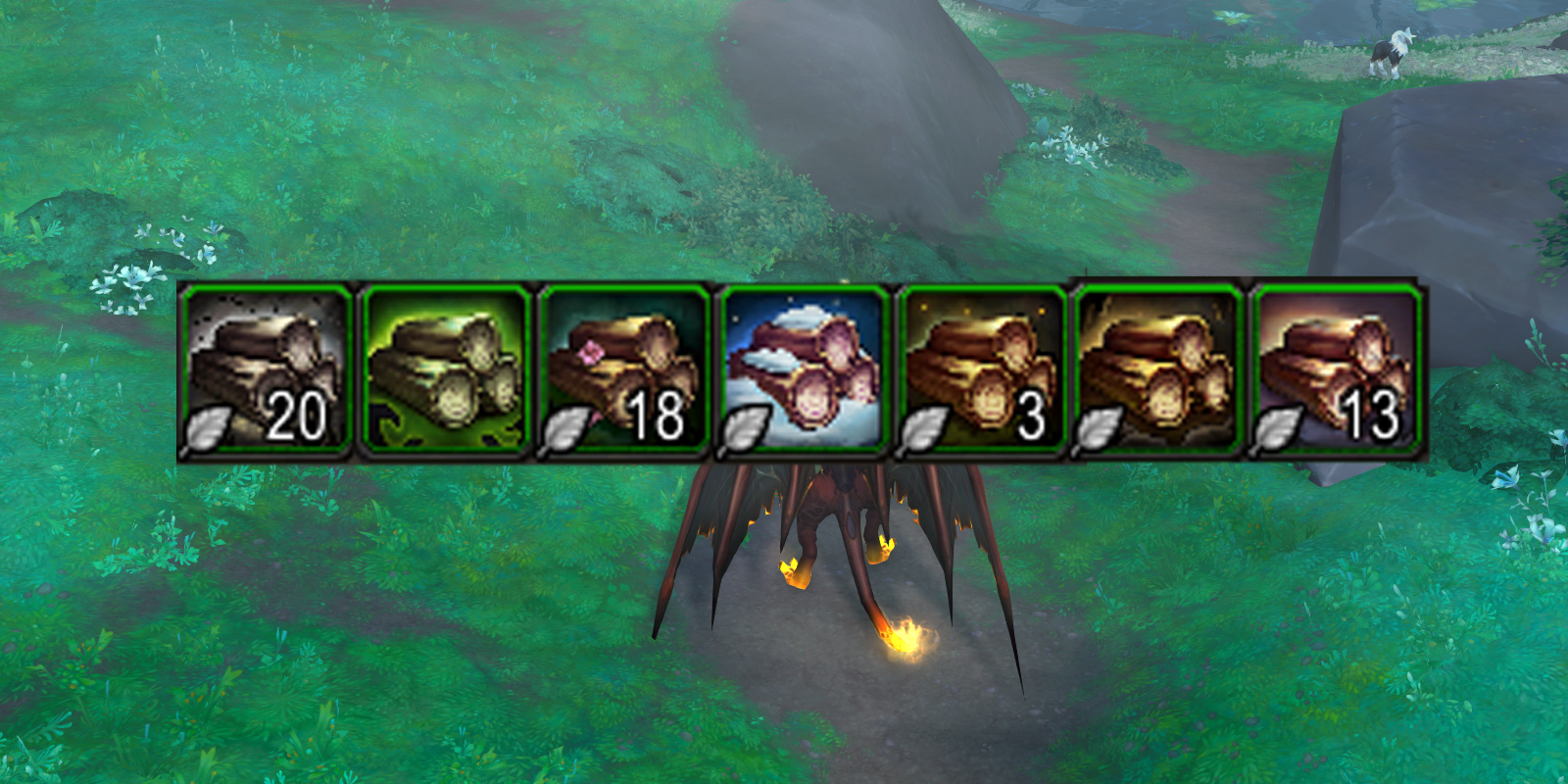Click the stack count 18 label
The image size is (1568, 784).
point(659,416)
